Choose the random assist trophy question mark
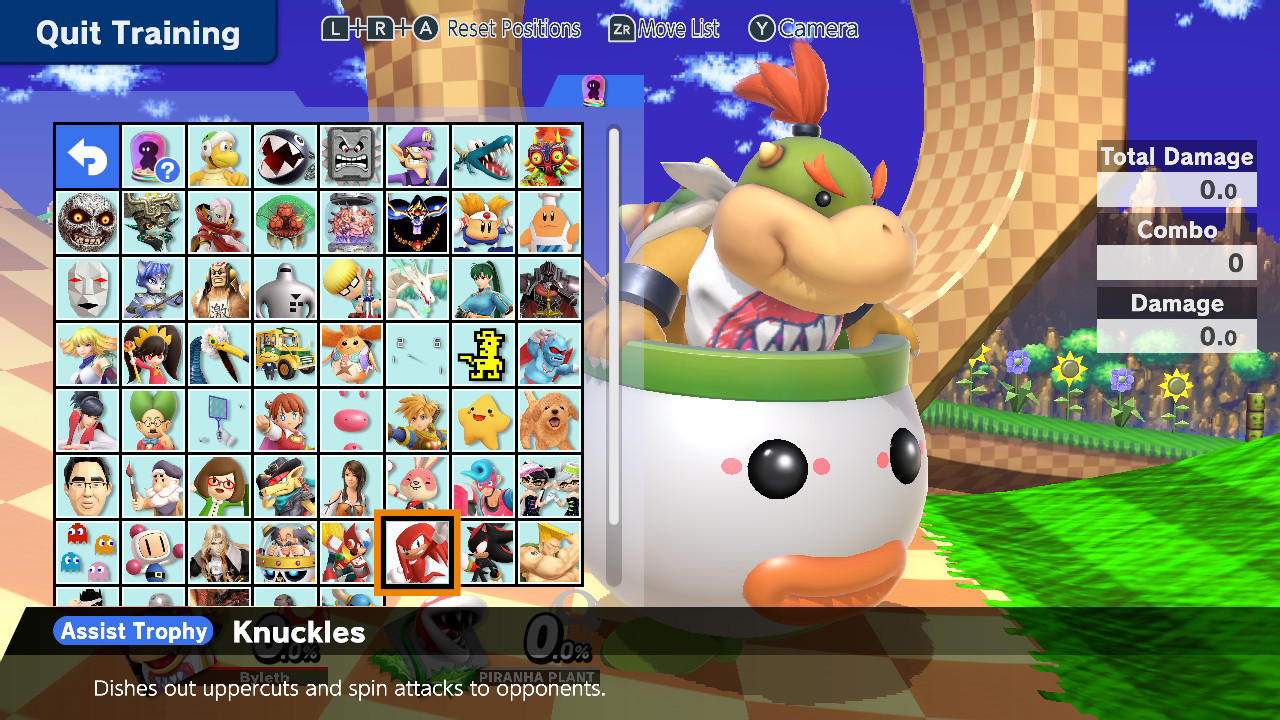The height and width of the screenshot is (720, 1280). 154,157
